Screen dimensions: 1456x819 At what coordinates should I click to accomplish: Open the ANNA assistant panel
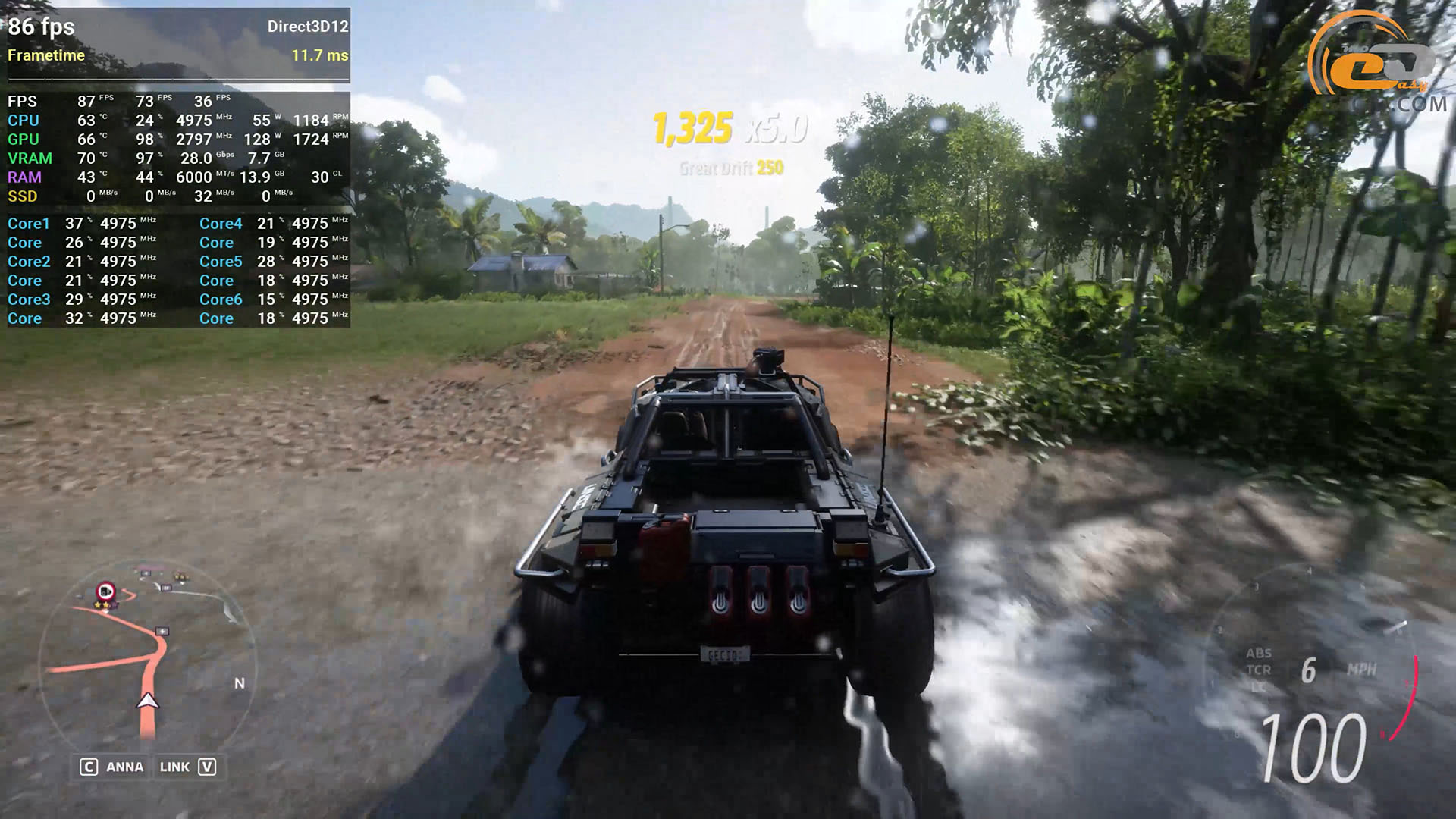coord(112,767)
